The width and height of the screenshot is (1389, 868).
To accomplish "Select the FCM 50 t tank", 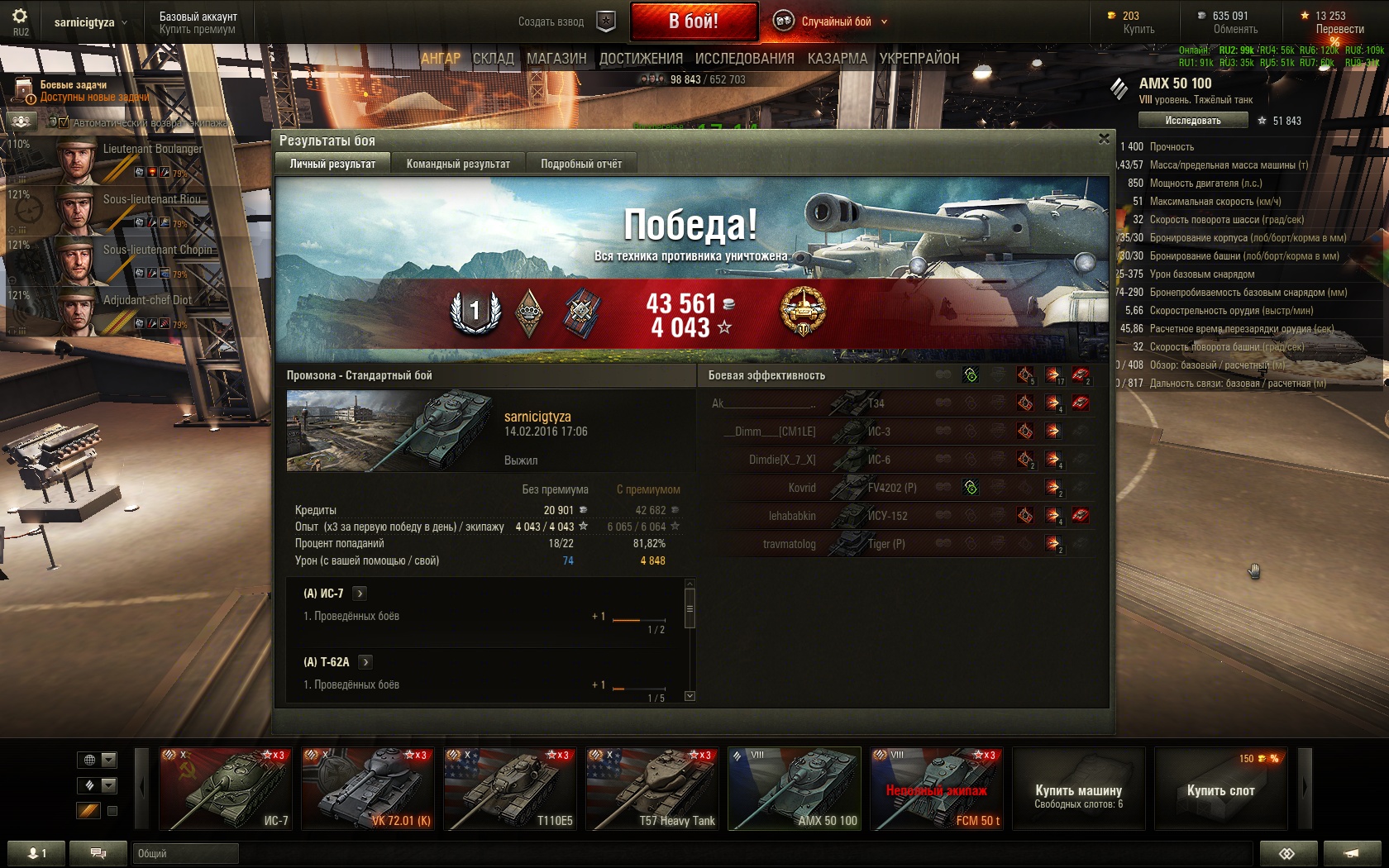I will tap(936, 789).
